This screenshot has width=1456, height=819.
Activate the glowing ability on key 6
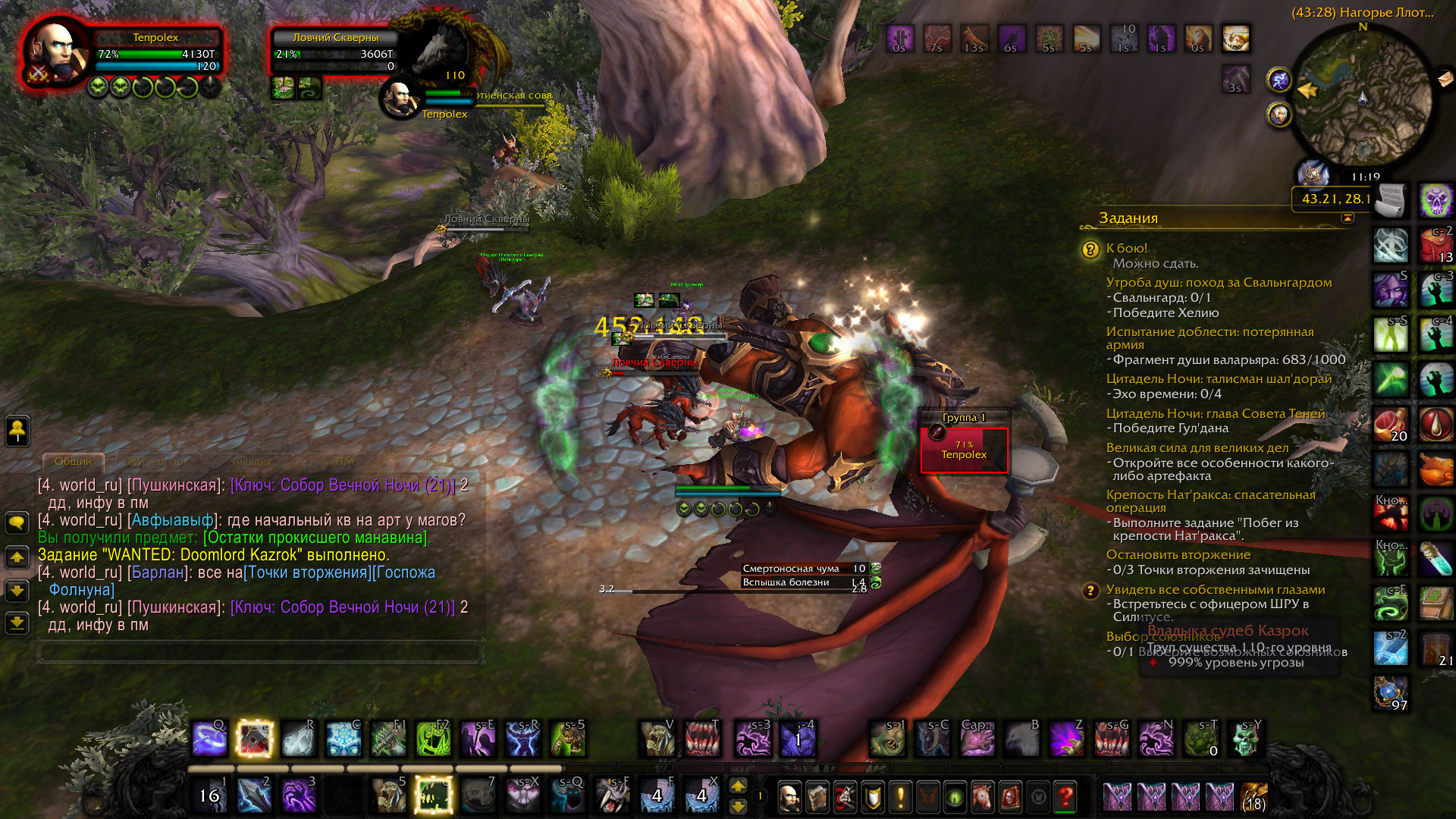434,795
